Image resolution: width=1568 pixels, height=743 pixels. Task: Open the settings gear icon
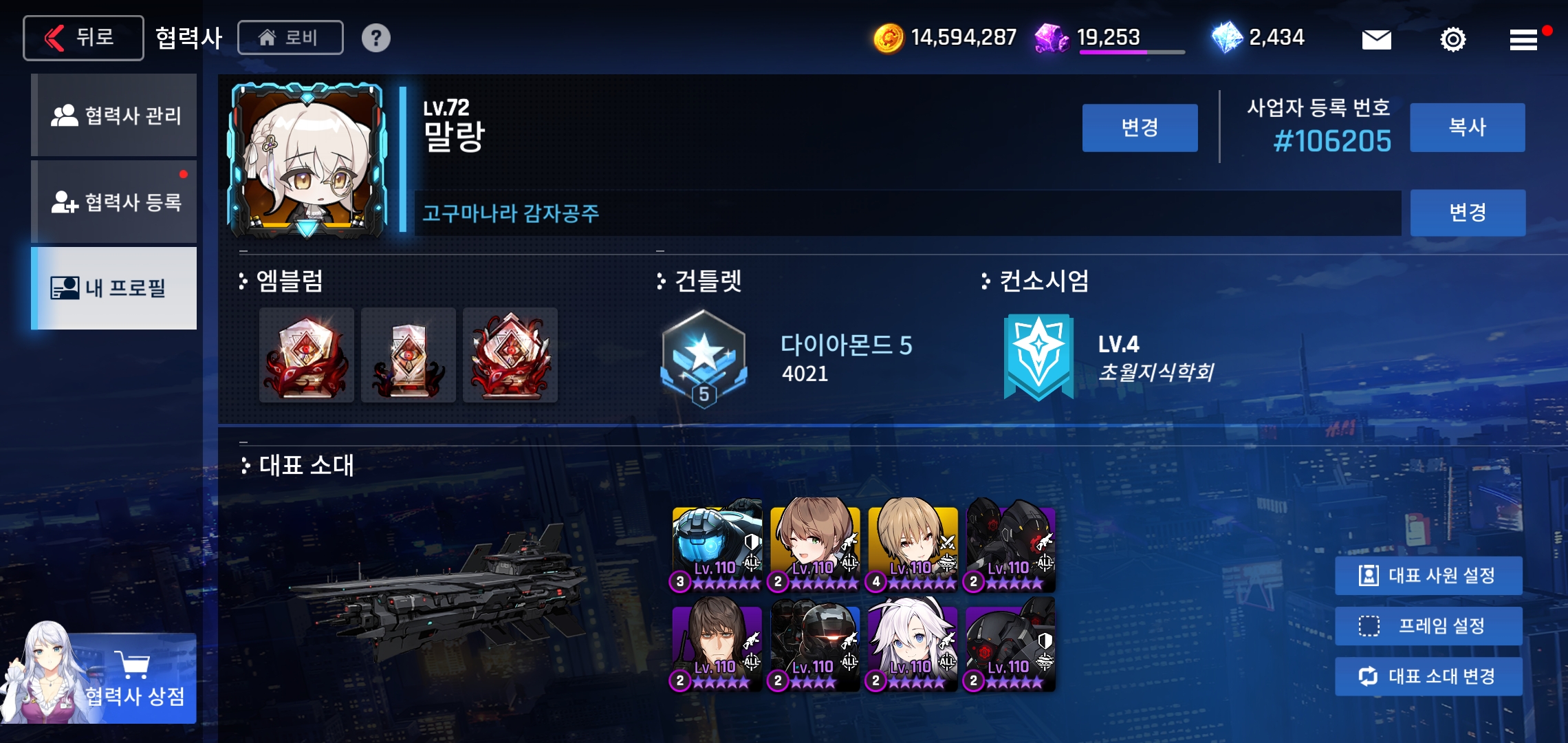tap(1452, 39)
